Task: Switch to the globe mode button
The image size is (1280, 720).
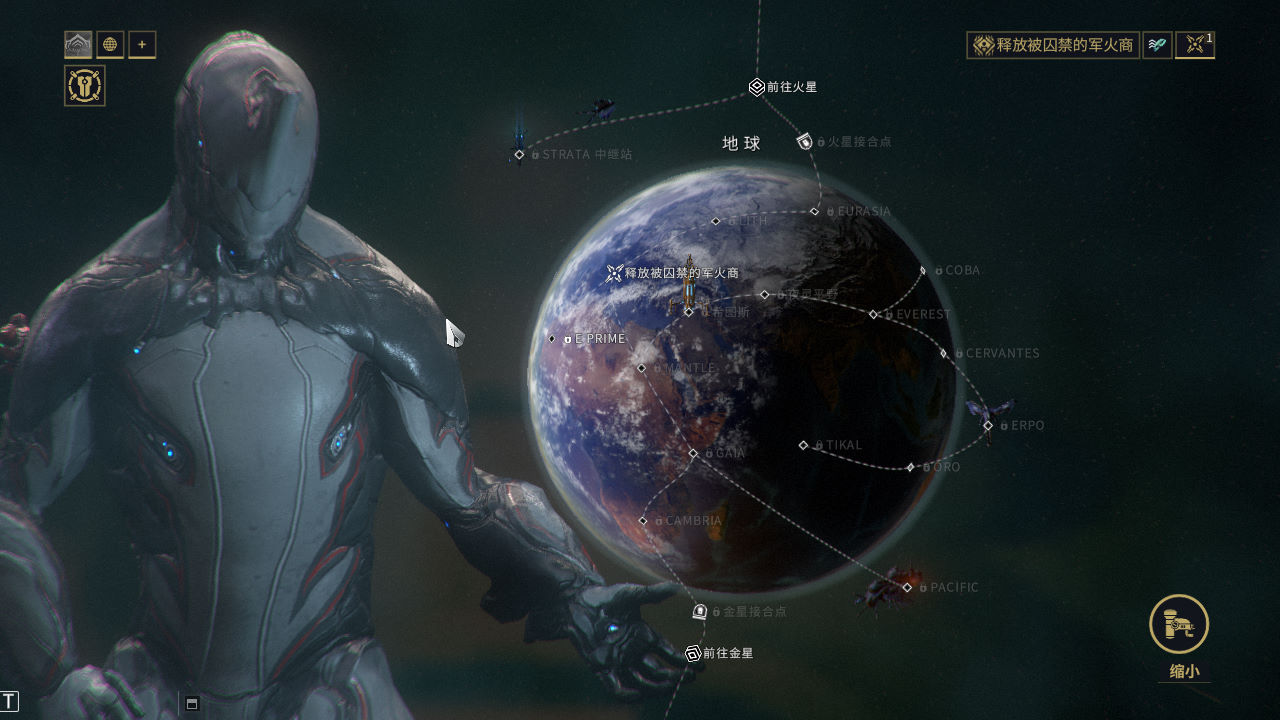Action: [110, 45]
